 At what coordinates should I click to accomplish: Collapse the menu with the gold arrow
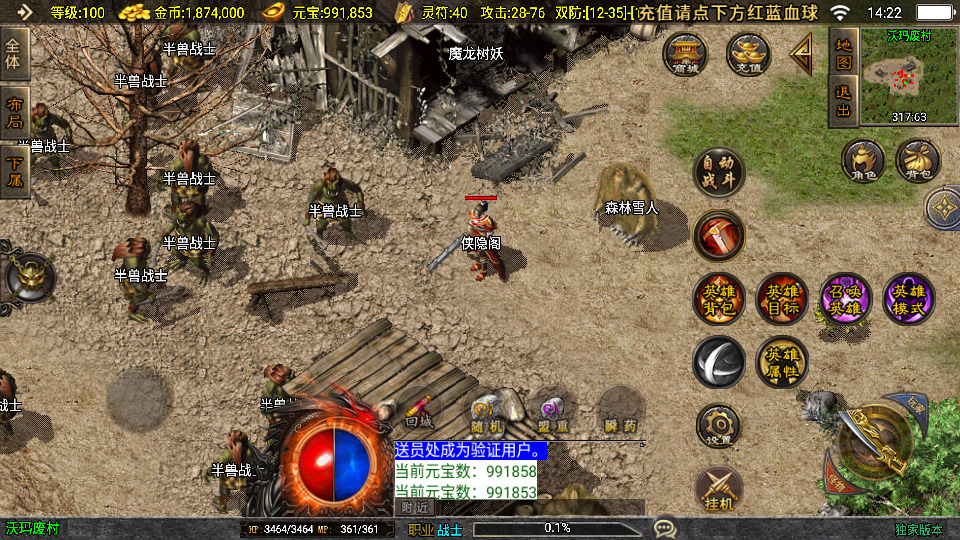801,56
